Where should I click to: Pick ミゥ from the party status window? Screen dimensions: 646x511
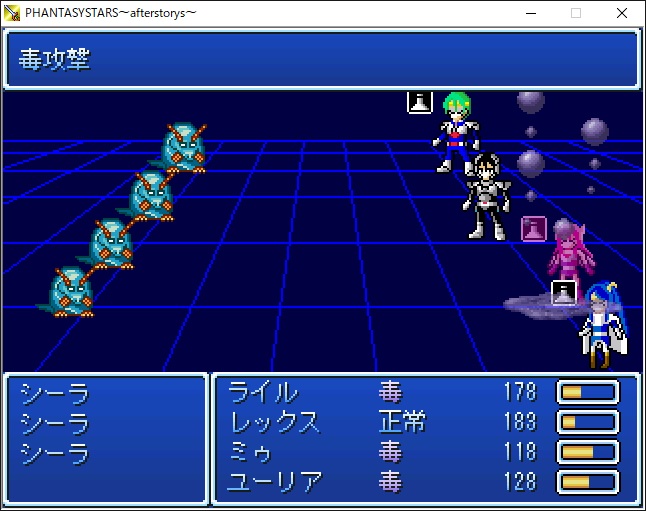coord(251,452)
